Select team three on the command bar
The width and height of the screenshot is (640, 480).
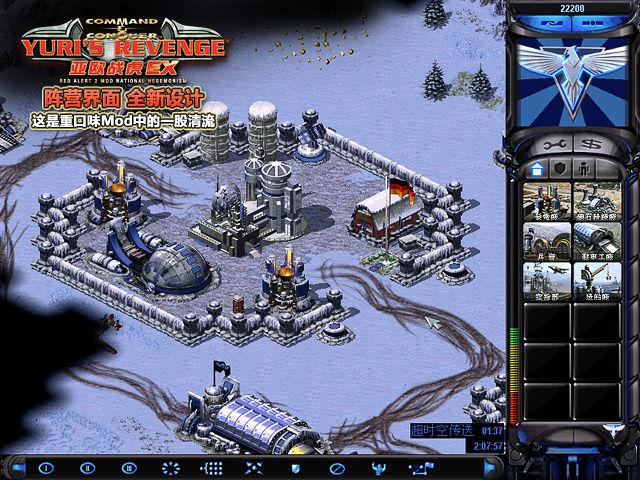127,467
